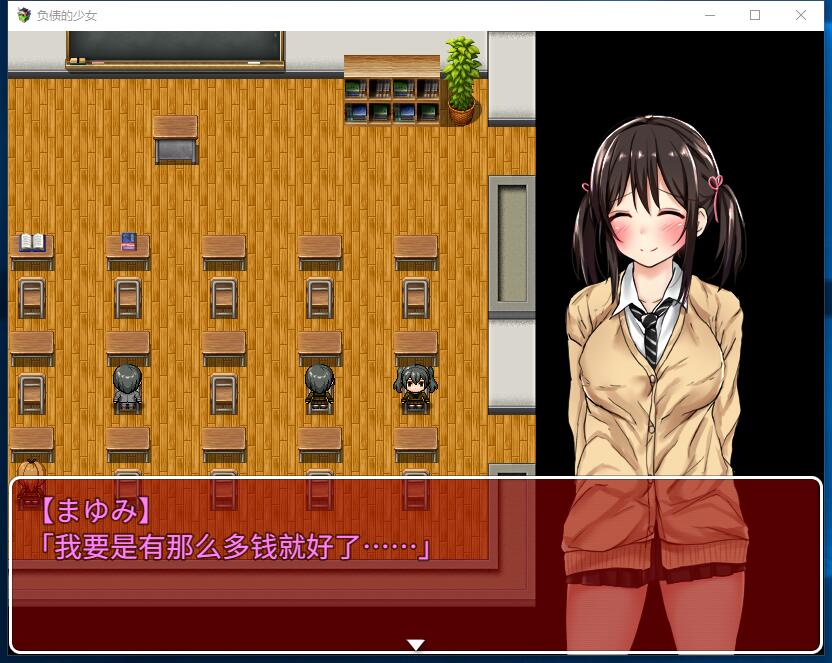Minimize the game window
Screen dimensions: 832x663
tap(709, 15)
